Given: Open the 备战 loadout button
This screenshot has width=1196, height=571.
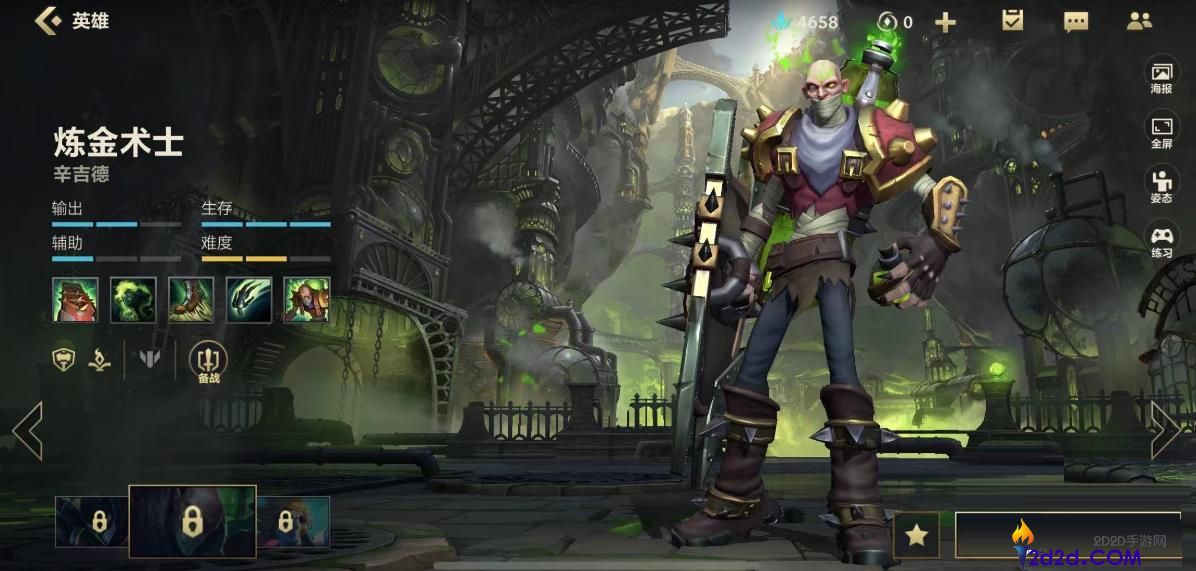Looking at the screenshot, I should pos(208,361).
